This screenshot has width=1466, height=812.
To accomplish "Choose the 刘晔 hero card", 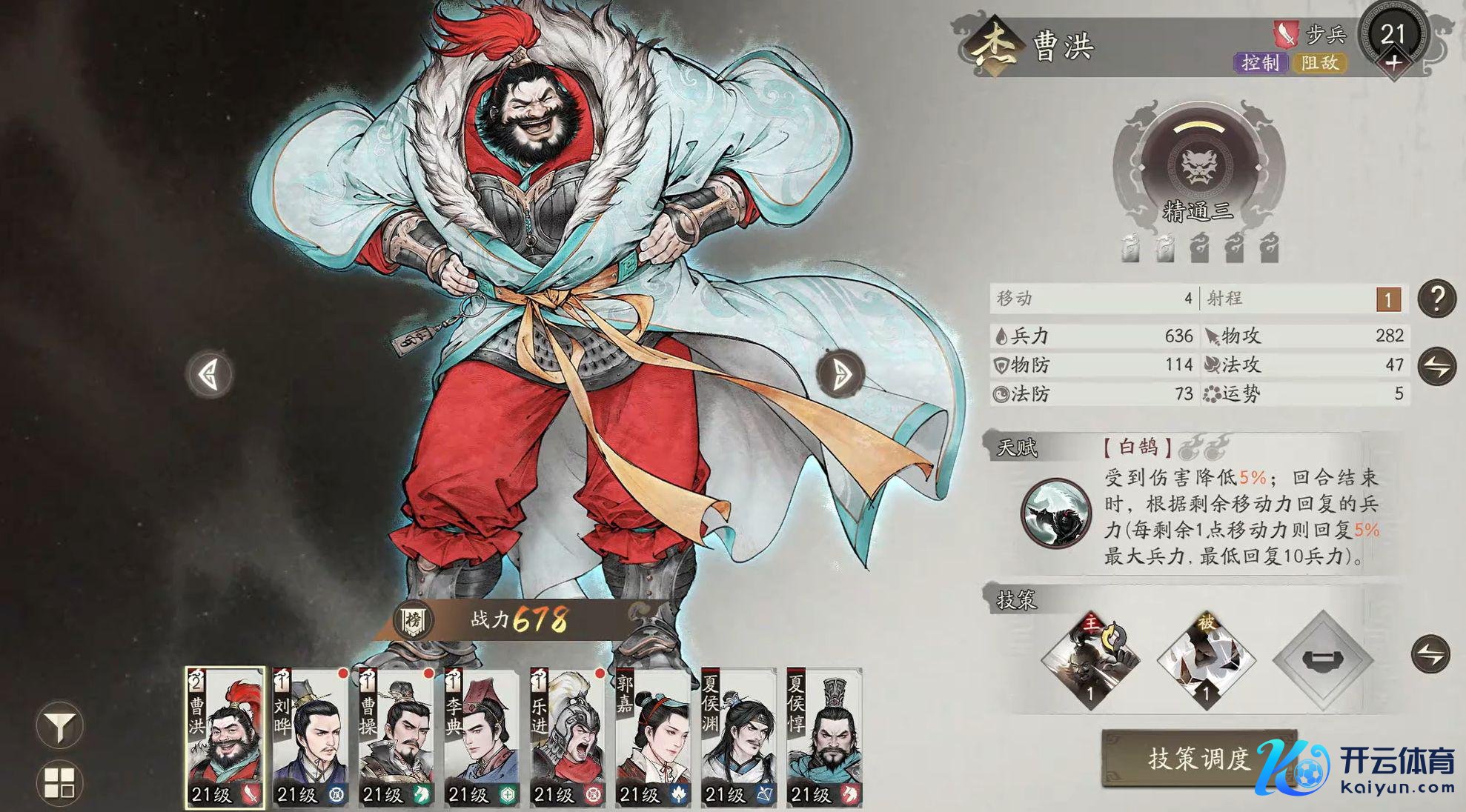I will 311,736.
